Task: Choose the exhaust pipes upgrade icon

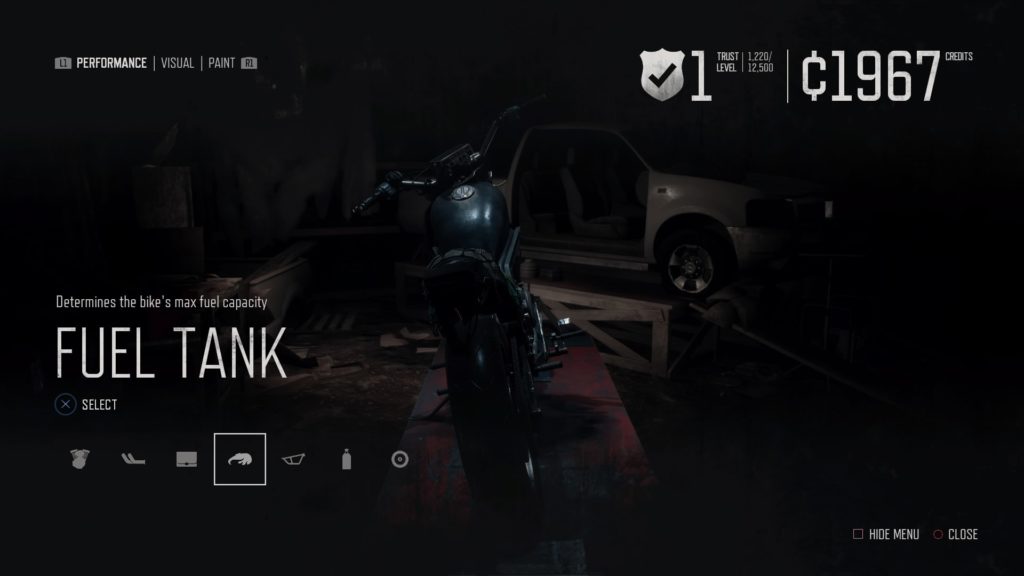Action: point(133,459)
